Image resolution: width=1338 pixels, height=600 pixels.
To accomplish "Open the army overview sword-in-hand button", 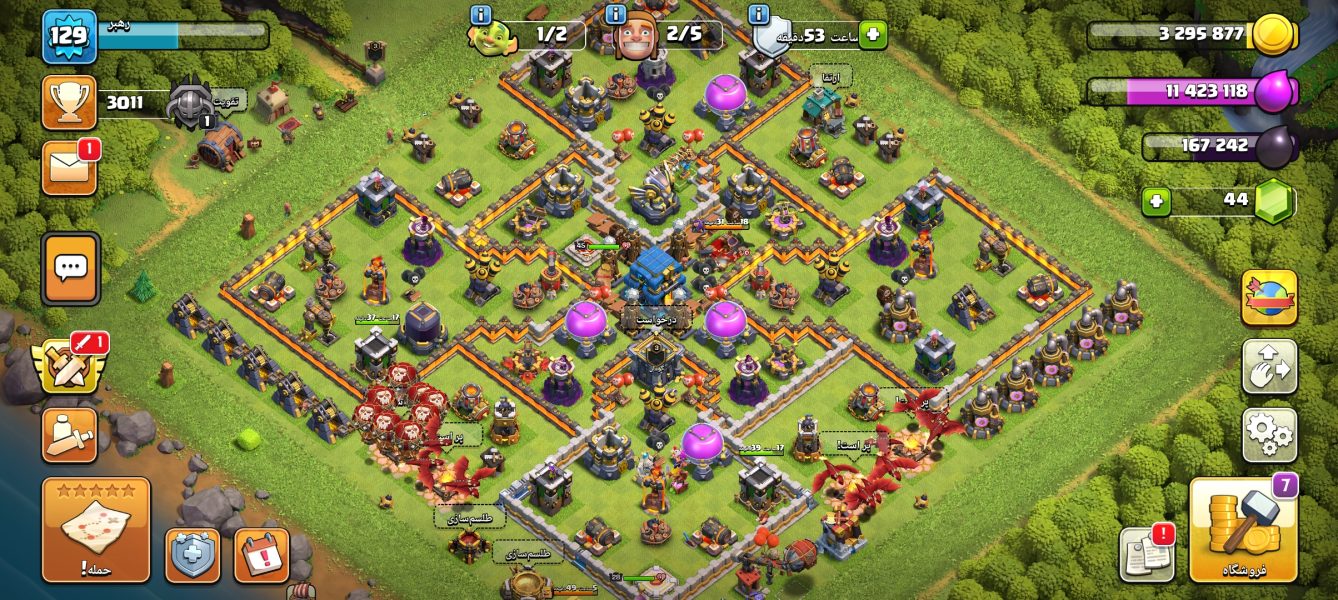I will (69, 435).
